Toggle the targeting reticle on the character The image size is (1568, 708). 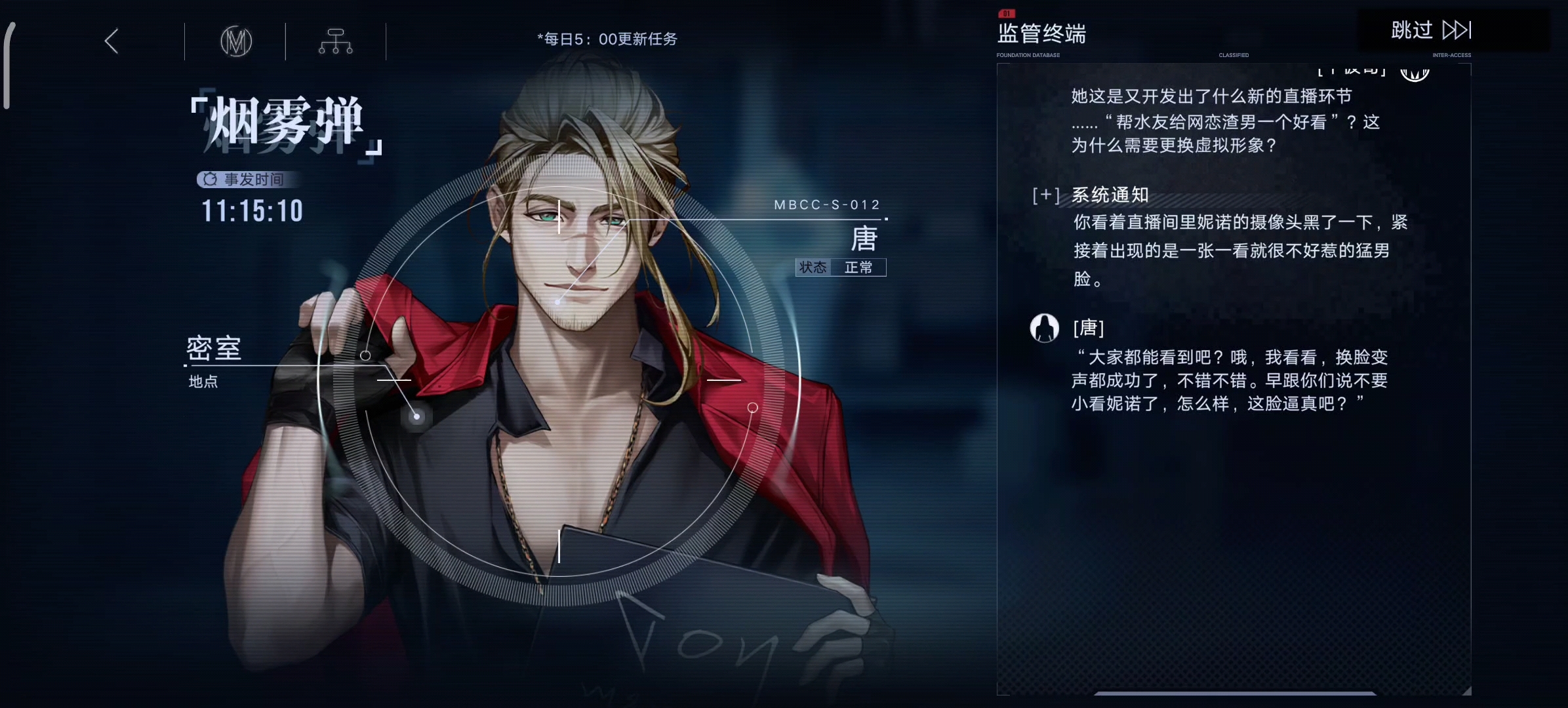[559, 380]
